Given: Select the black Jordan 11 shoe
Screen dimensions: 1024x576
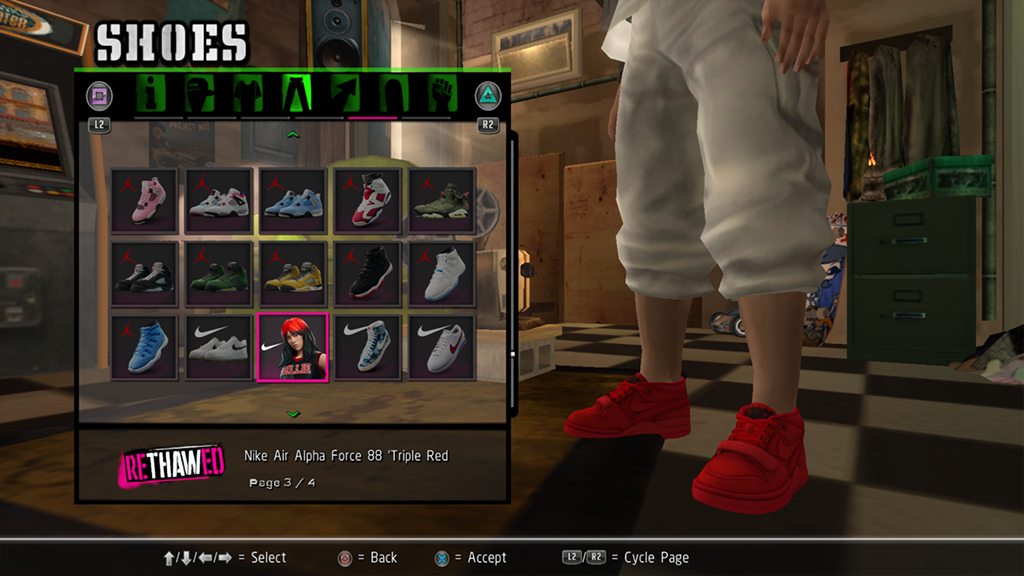Looking at the screenshot, I should point(367,274).
